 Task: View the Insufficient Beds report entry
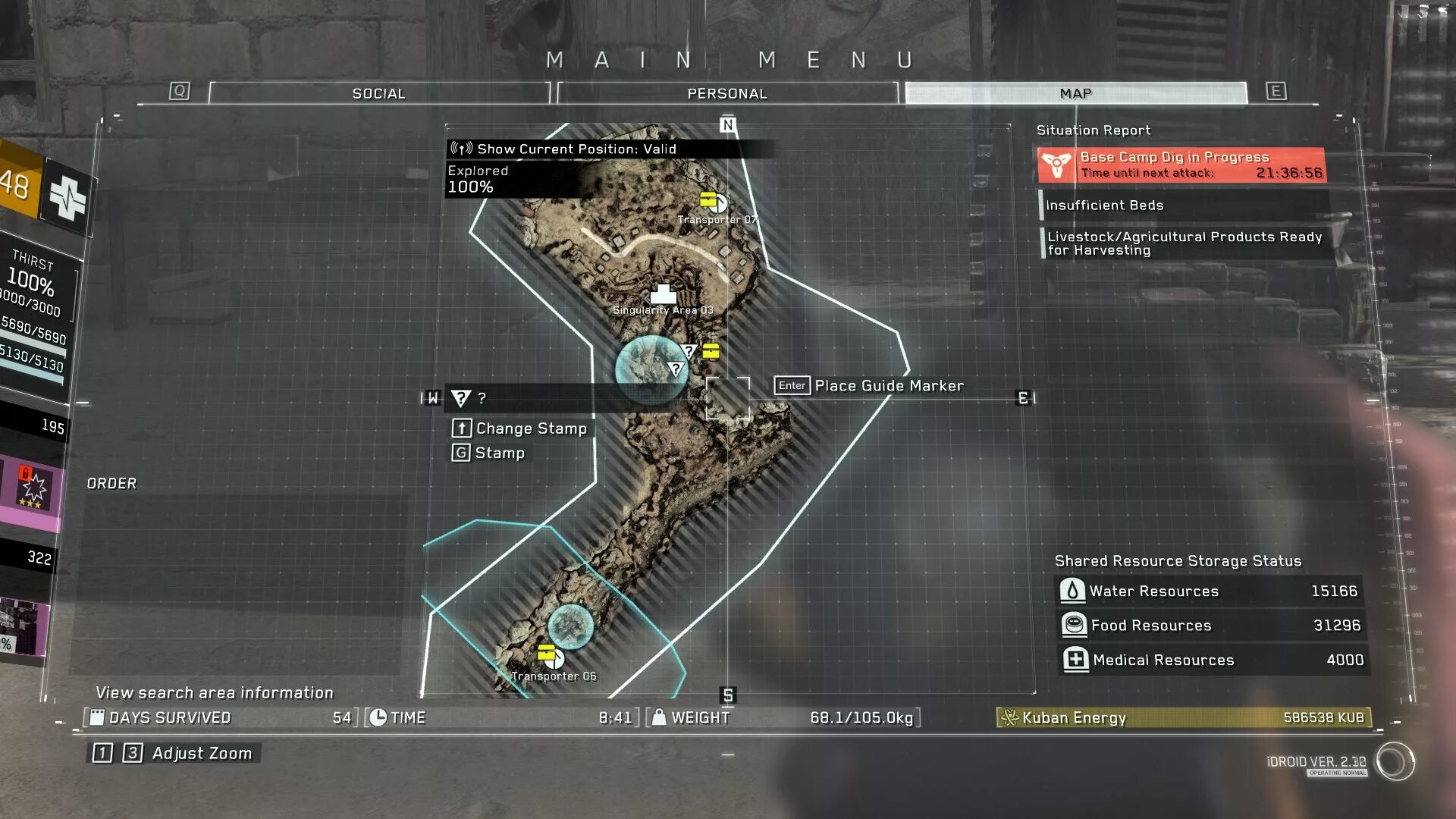tap(1183, 206)
